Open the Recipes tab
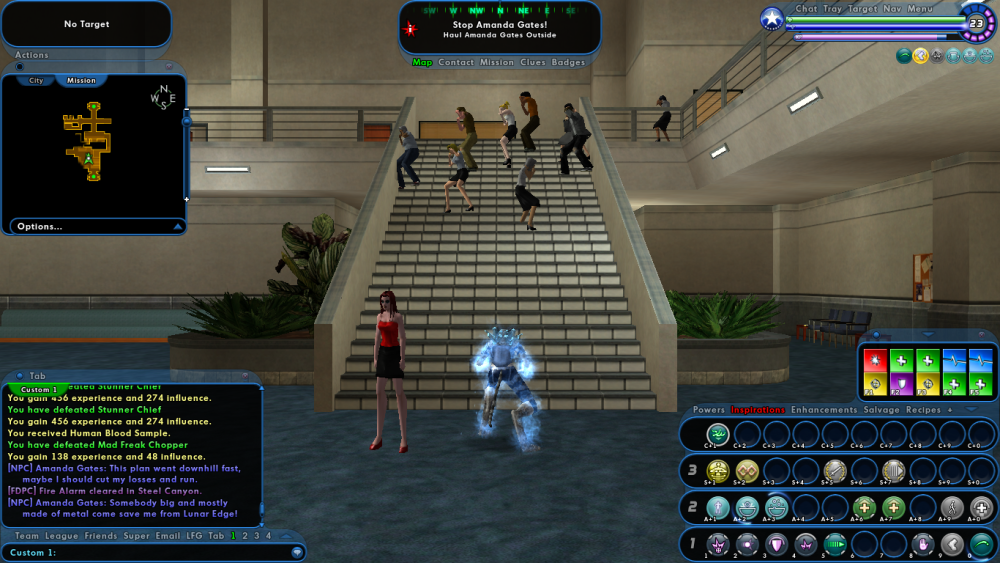1000x563 pixels. click(923, 410)
